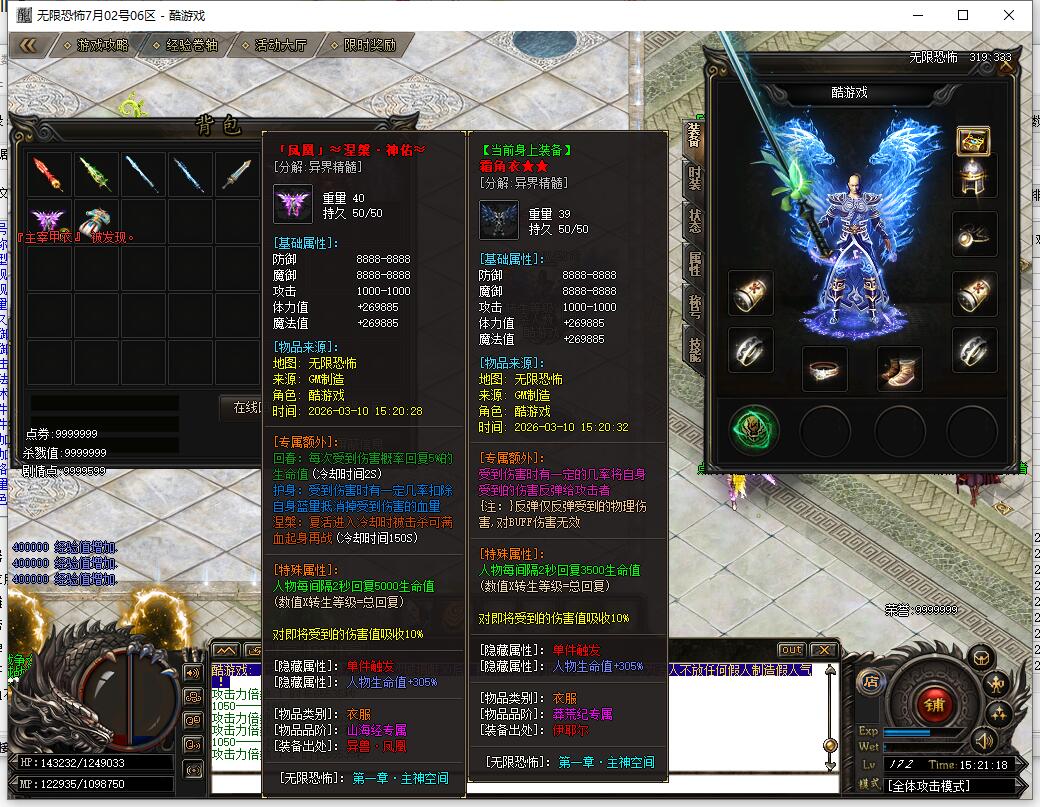This screenshot has height=807, width=1040.
Task: Click the treasure chest icon in the equipment panel
Action: click(973, 139)
